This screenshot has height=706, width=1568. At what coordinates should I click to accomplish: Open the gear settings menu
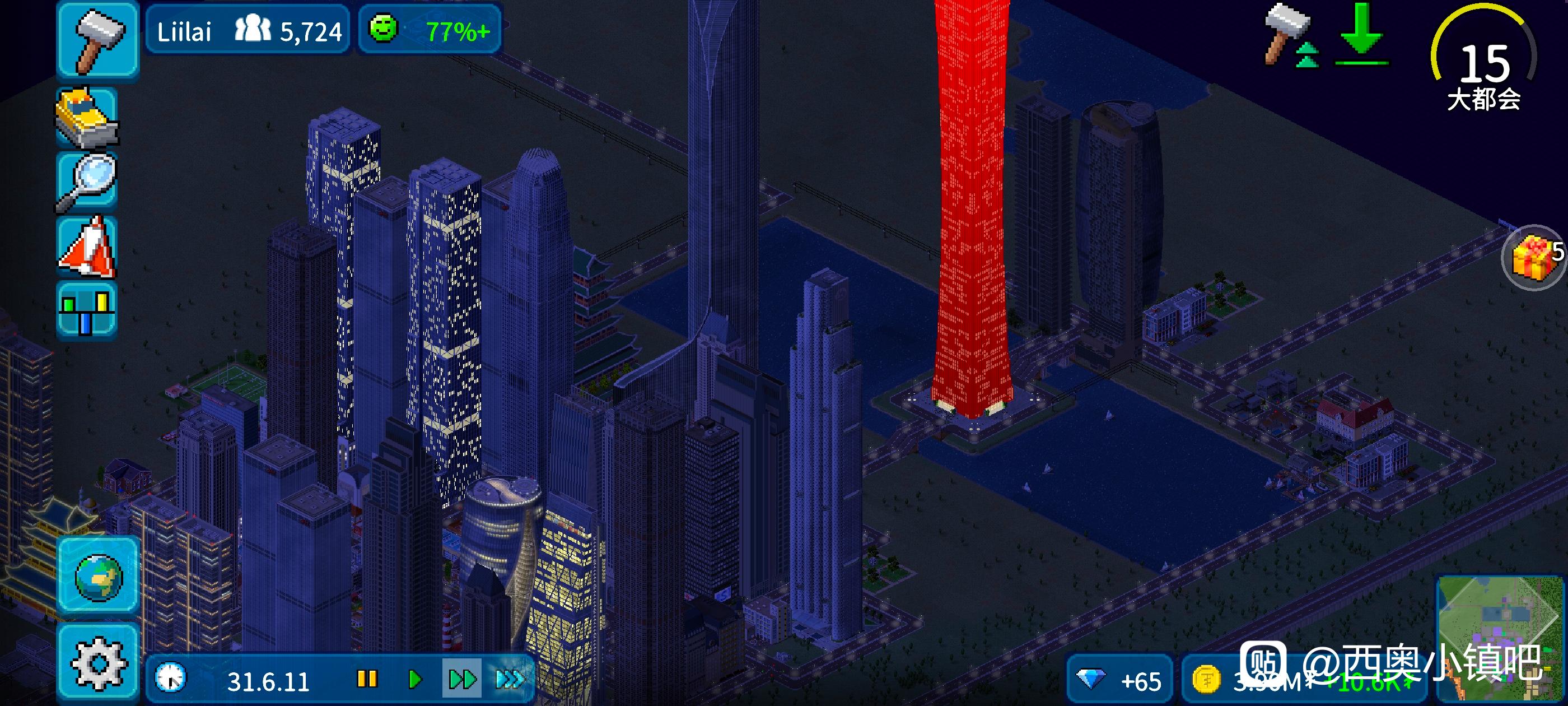tap(98, 663)
